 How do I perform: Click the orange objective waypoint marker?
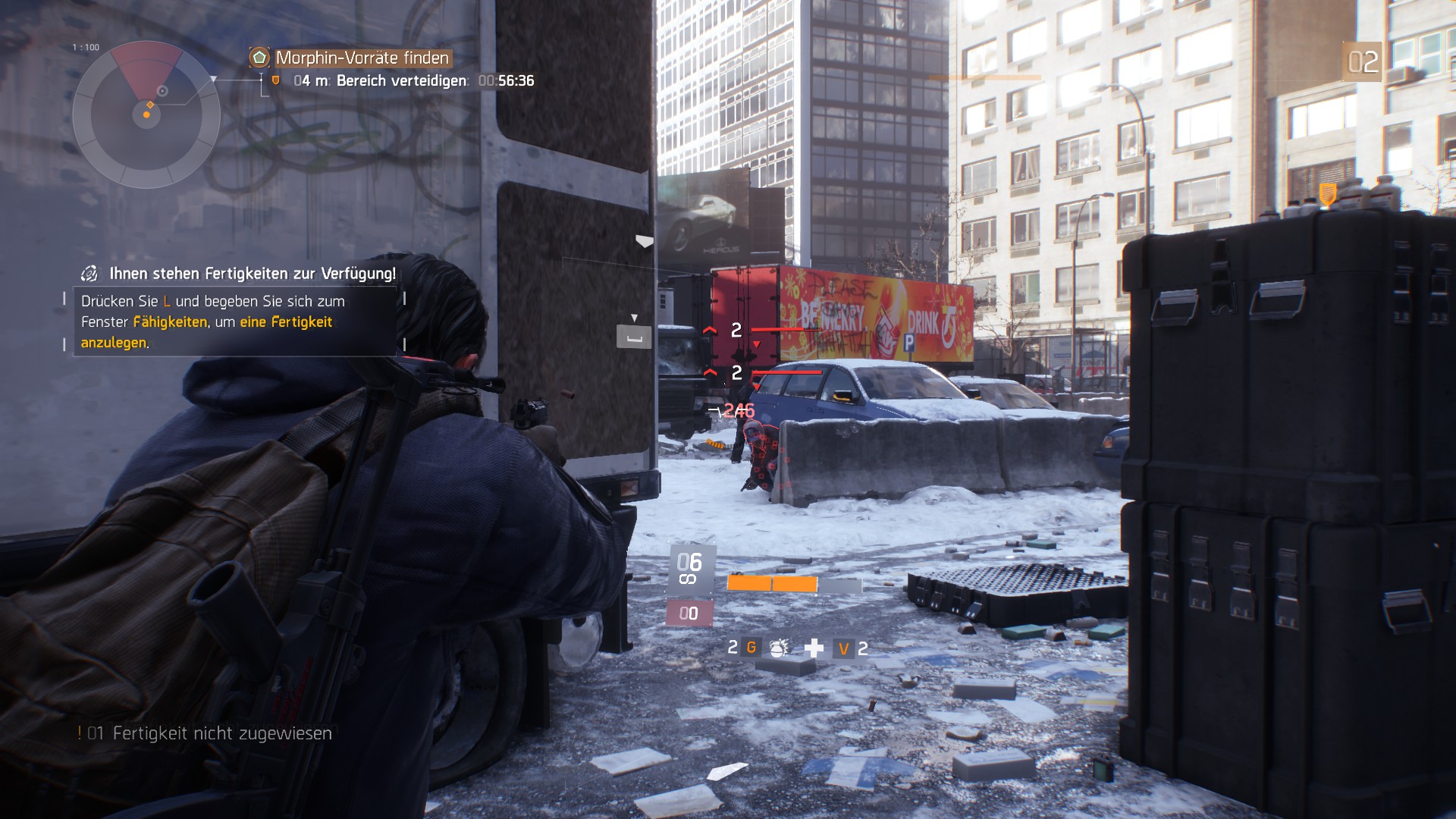tap(1327, 193)
